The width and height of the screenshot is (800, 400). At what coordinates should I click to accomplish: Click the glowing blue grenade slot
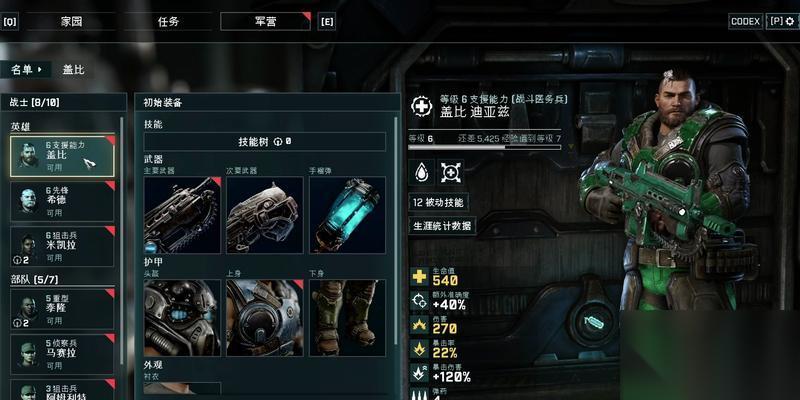click(347, 214)
